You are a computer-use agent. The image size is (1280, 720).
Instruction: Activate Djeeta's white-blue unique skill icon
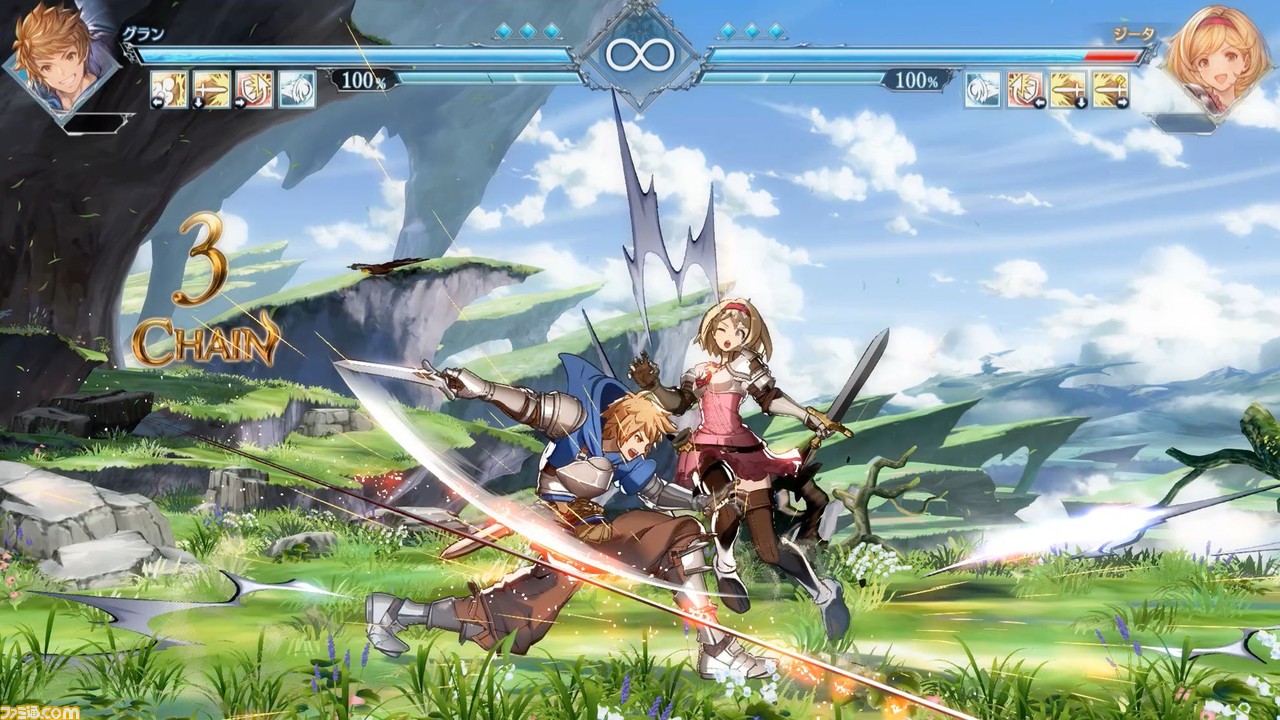[982, 89]
